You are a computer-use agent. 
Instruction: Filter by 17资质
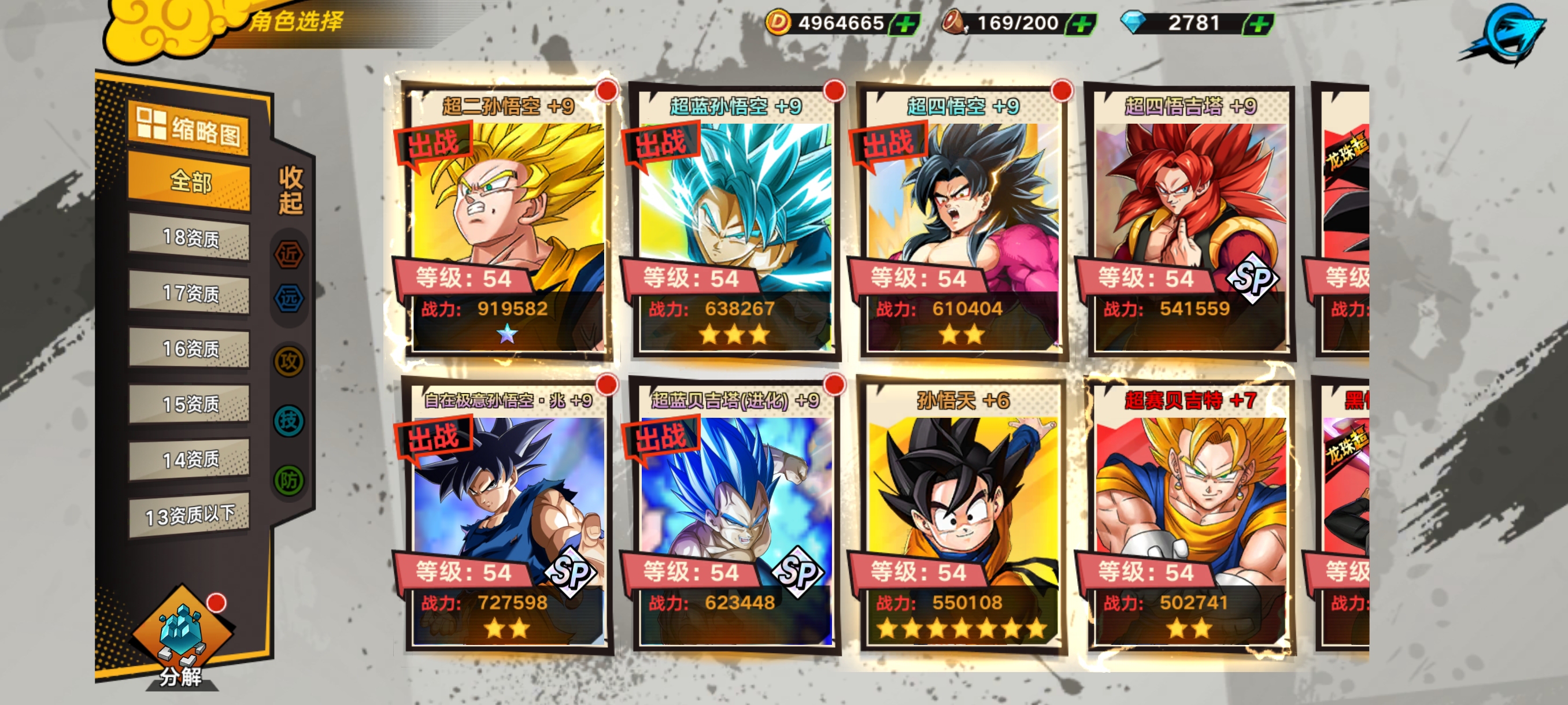click(x=190, y=293)
